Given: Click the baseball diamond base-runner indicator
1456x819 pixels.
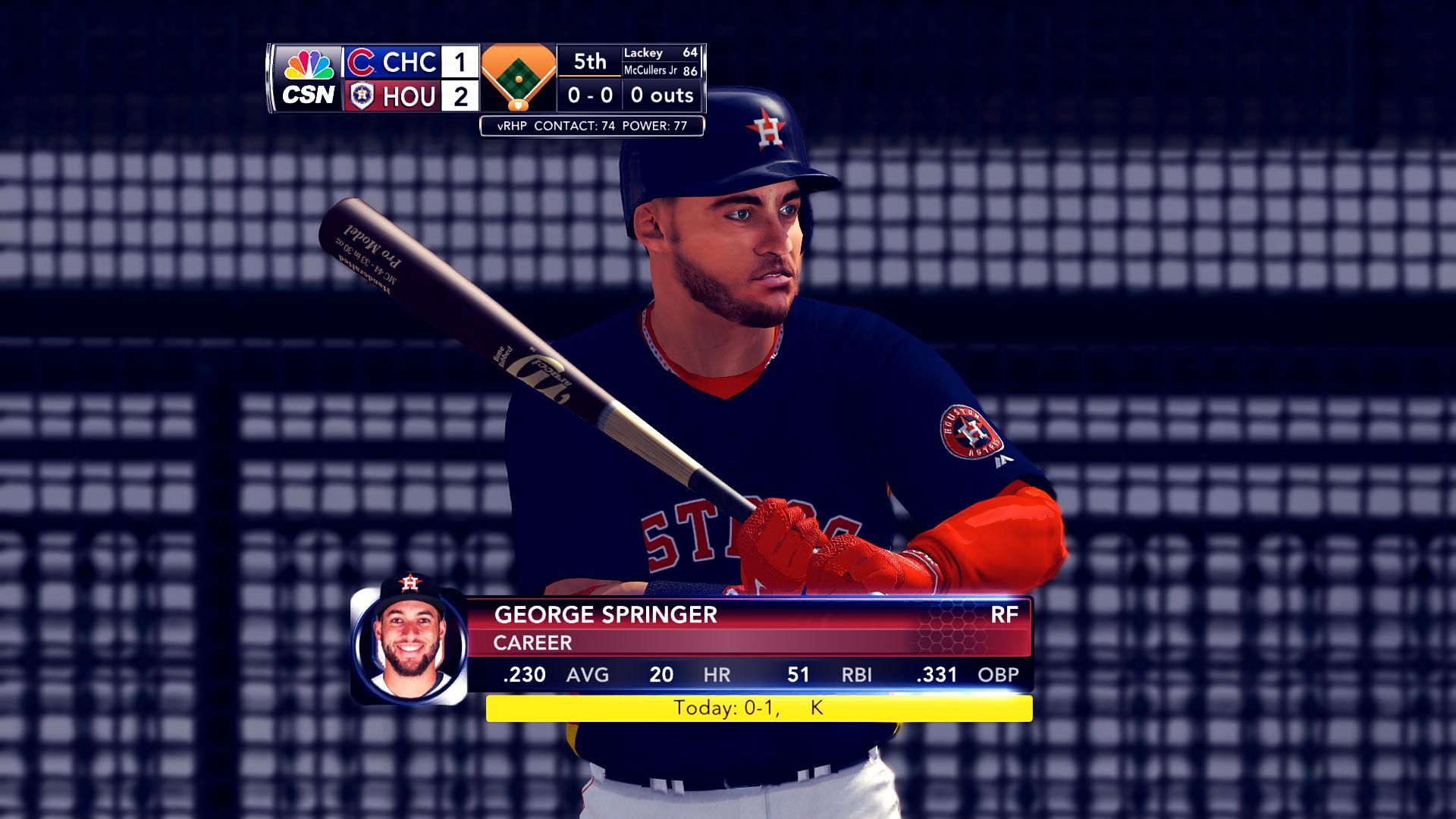Looking at the screenshot, I should (518, 77).
